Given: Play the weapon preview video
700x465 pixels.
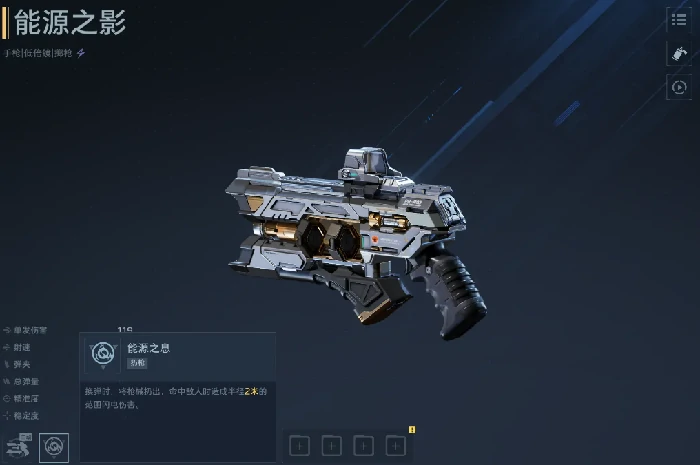Looking at the screenshot, I should click(x=679, y=88).
